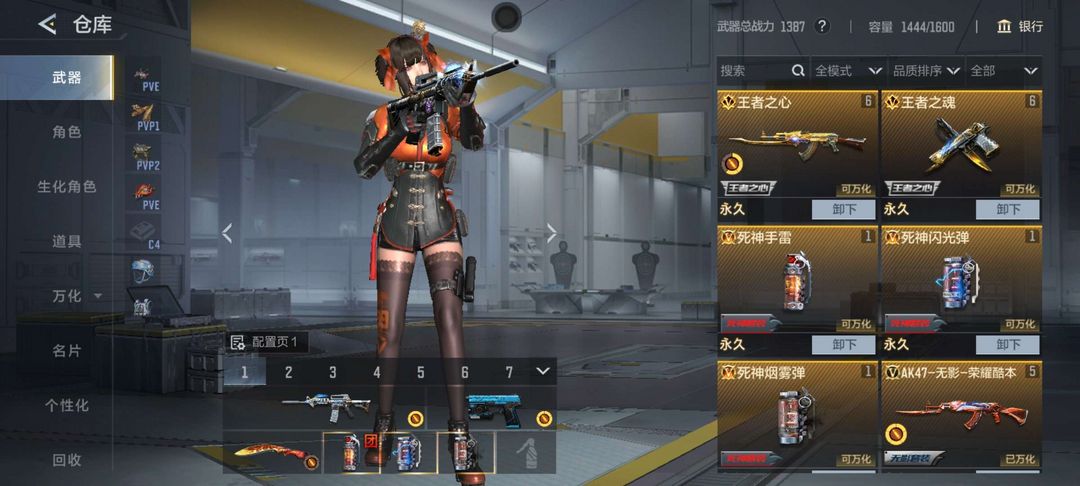Switch to loadout page 3
This screenshot has height=486, width=1080.
333,373
